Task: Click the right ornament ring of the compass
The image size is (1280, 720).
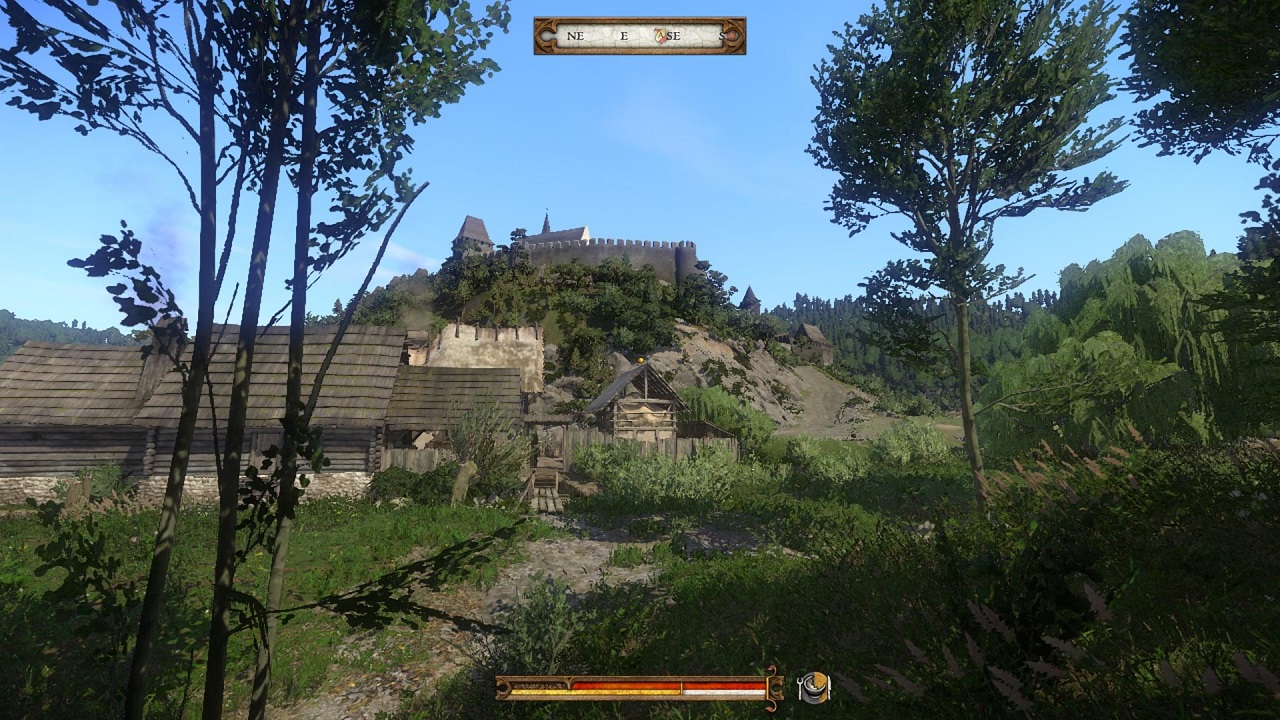Action: [733, 35]
